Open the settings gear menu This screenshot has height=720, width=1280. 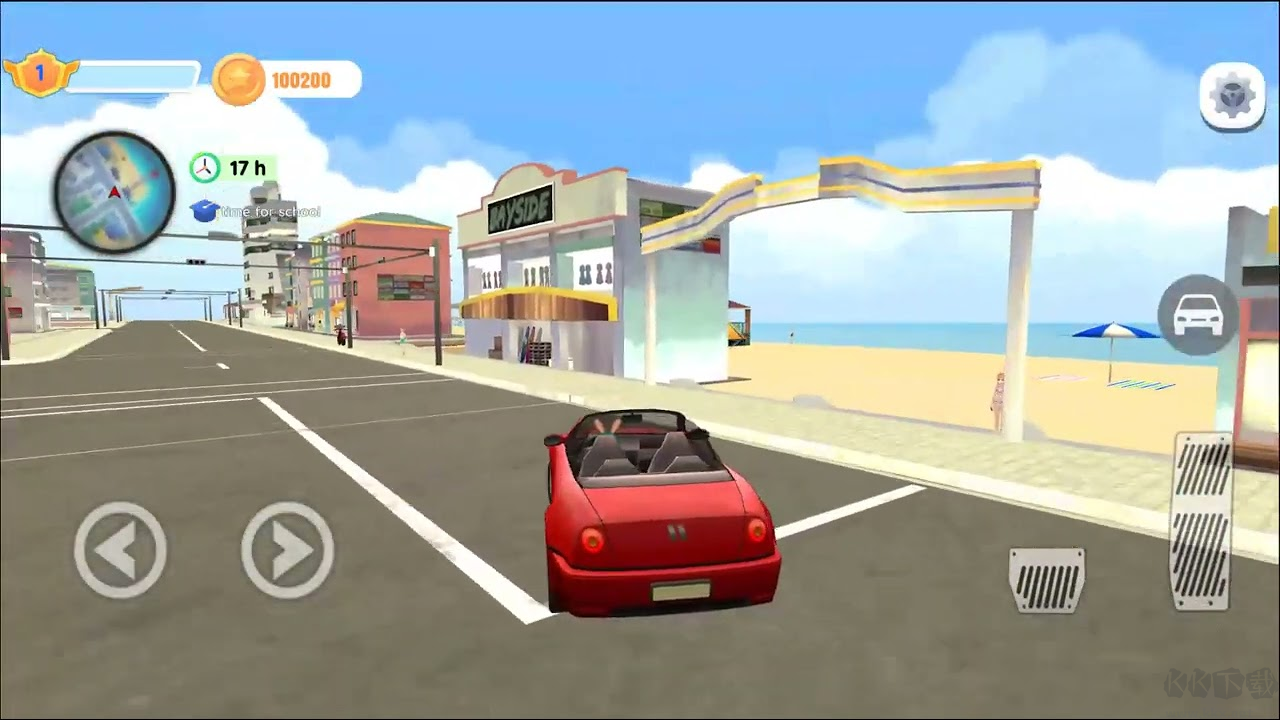(x=1233, y=97)
